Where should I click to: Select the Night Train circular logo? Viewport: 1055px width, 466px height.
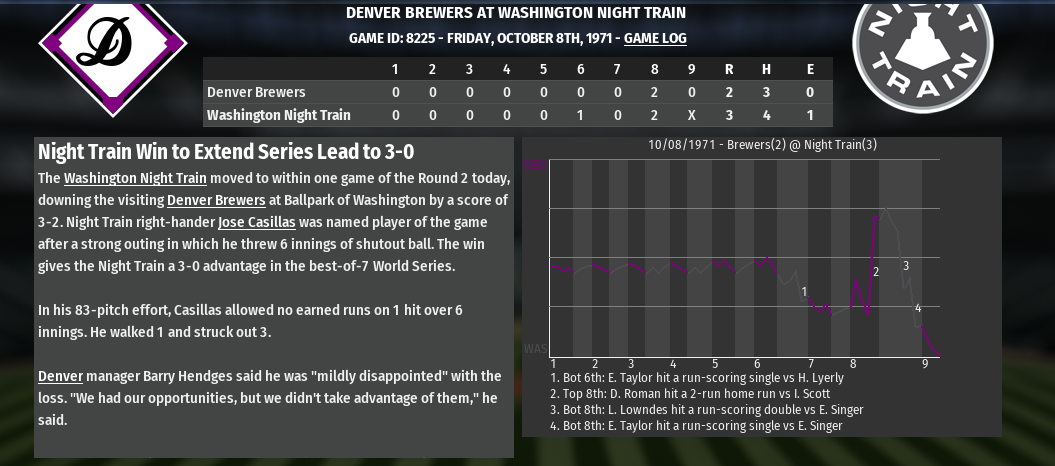click(922, 46)
